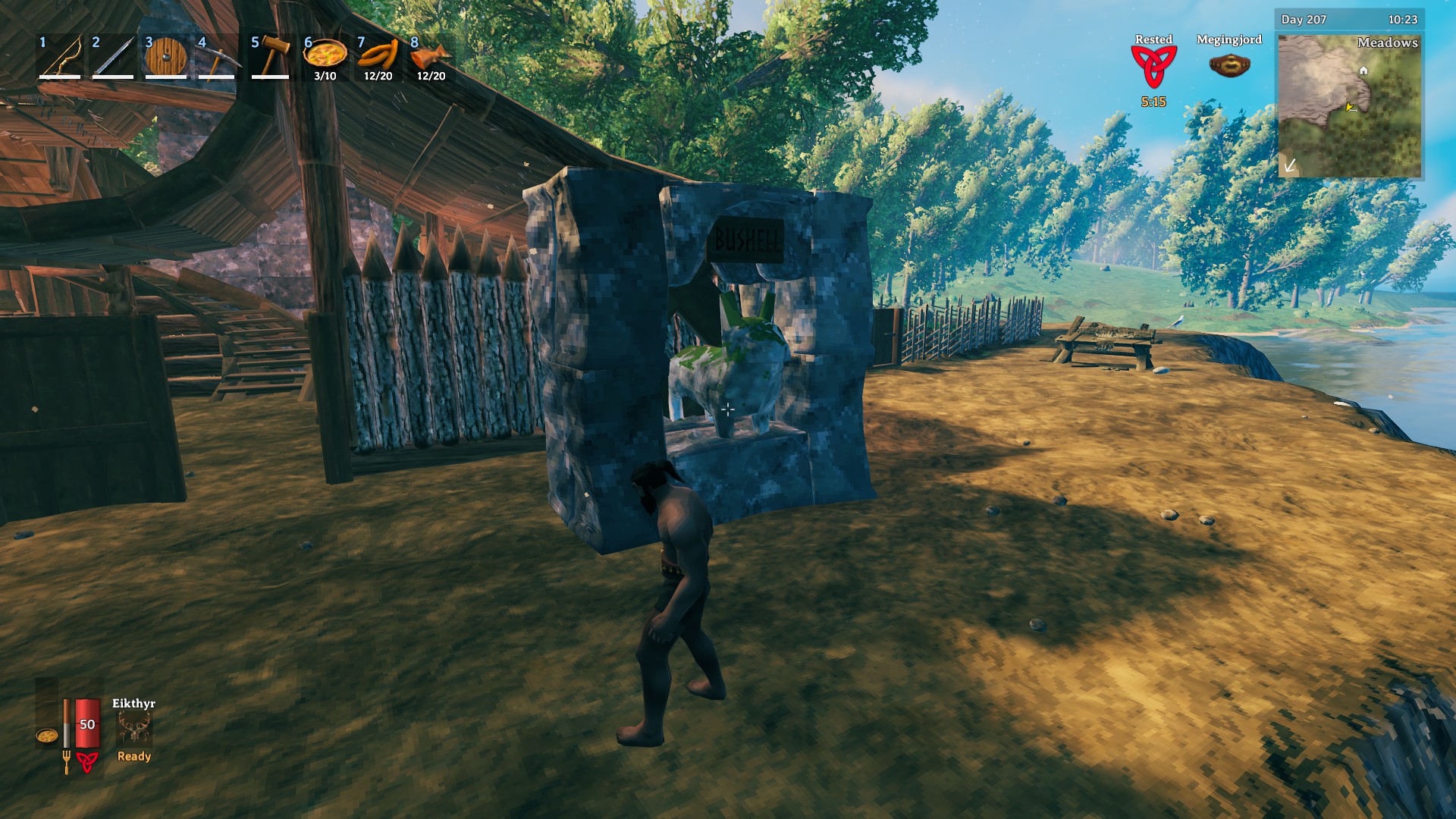Click the red health bar showing 50
1456x819 pixels.
(86, 723)
